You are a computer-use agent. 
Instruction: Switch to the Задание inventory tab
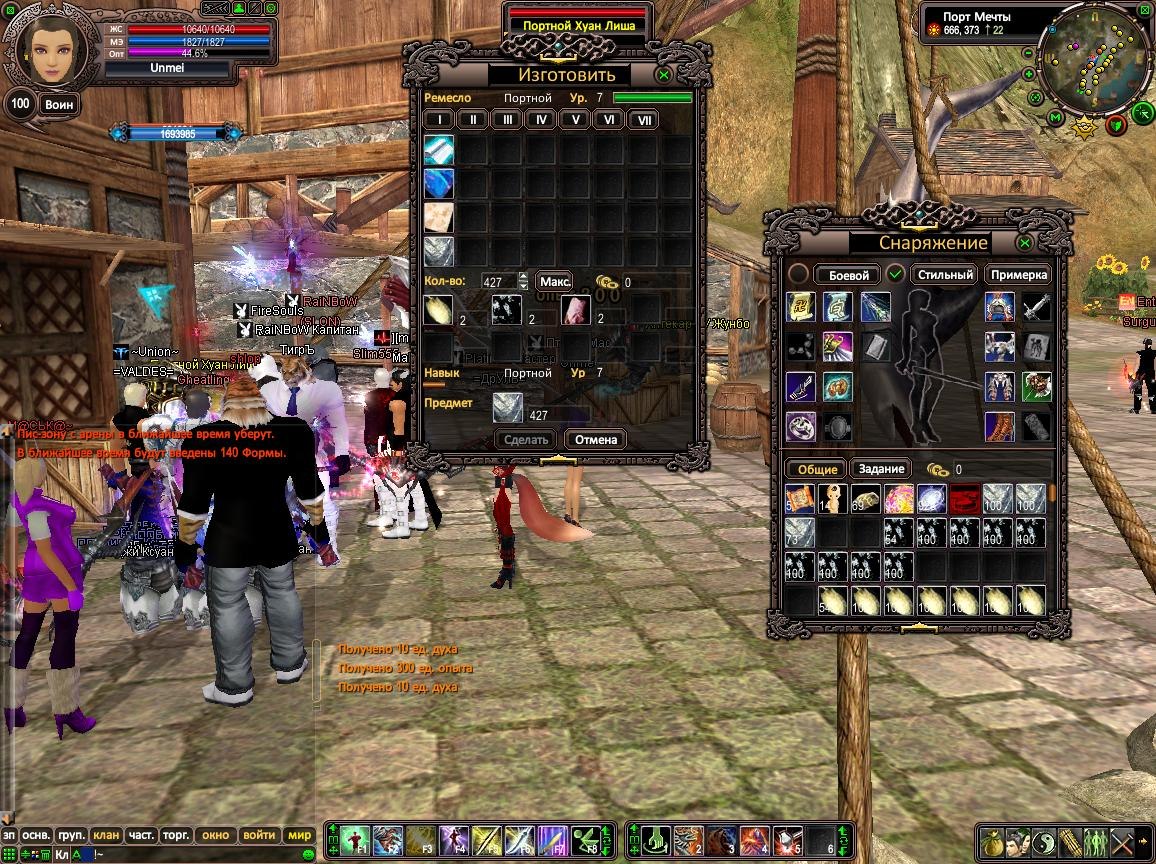click(881, 469)
